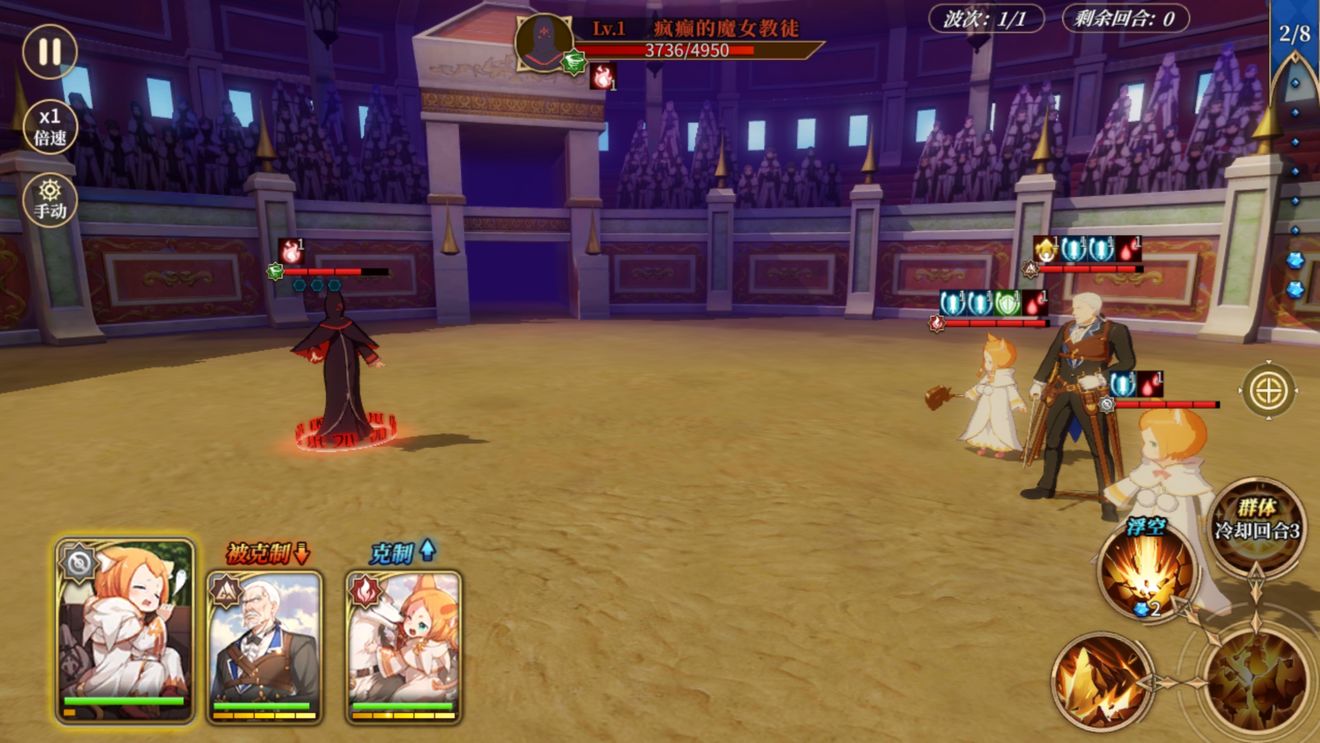Select the sleeping cat girl card
1320x743 pixels.
(125, 630)
